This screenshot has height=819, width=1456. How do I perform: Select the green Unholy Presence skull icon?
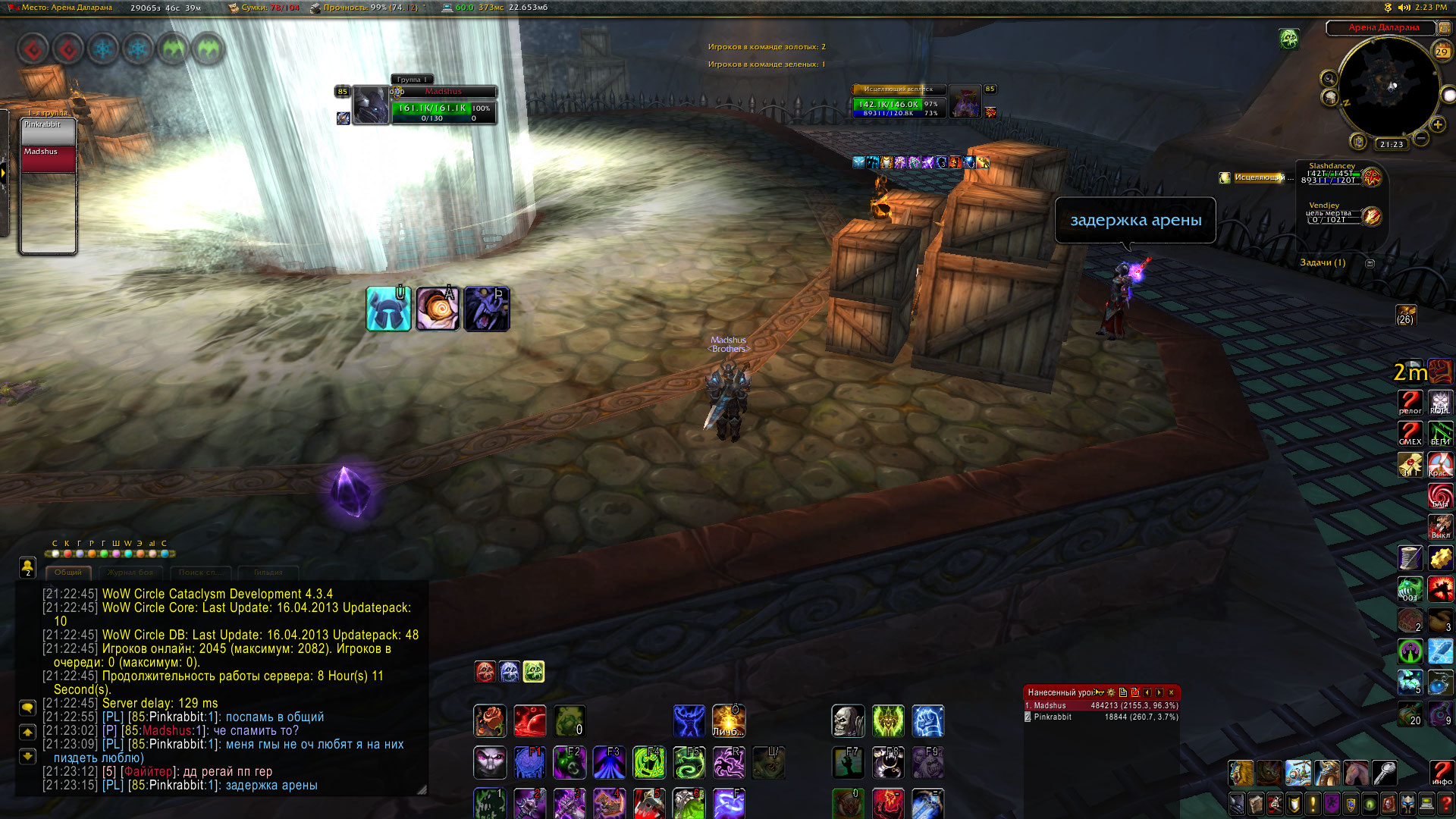tap(534, 671)
